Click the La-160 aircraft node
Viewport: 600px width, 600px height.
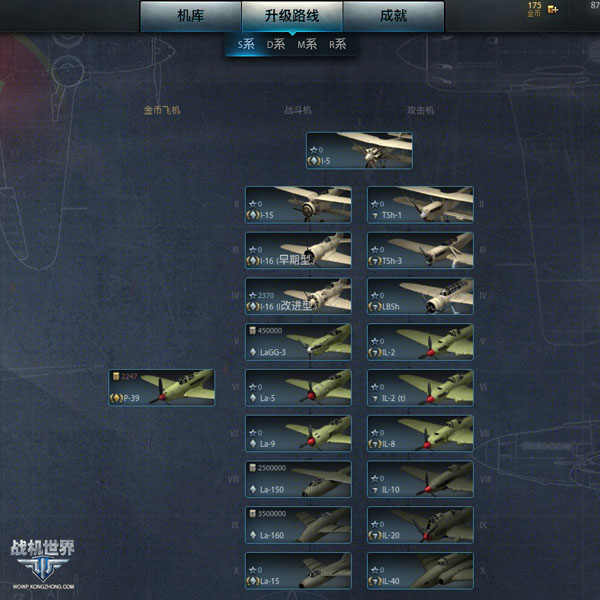pos(298,525)
